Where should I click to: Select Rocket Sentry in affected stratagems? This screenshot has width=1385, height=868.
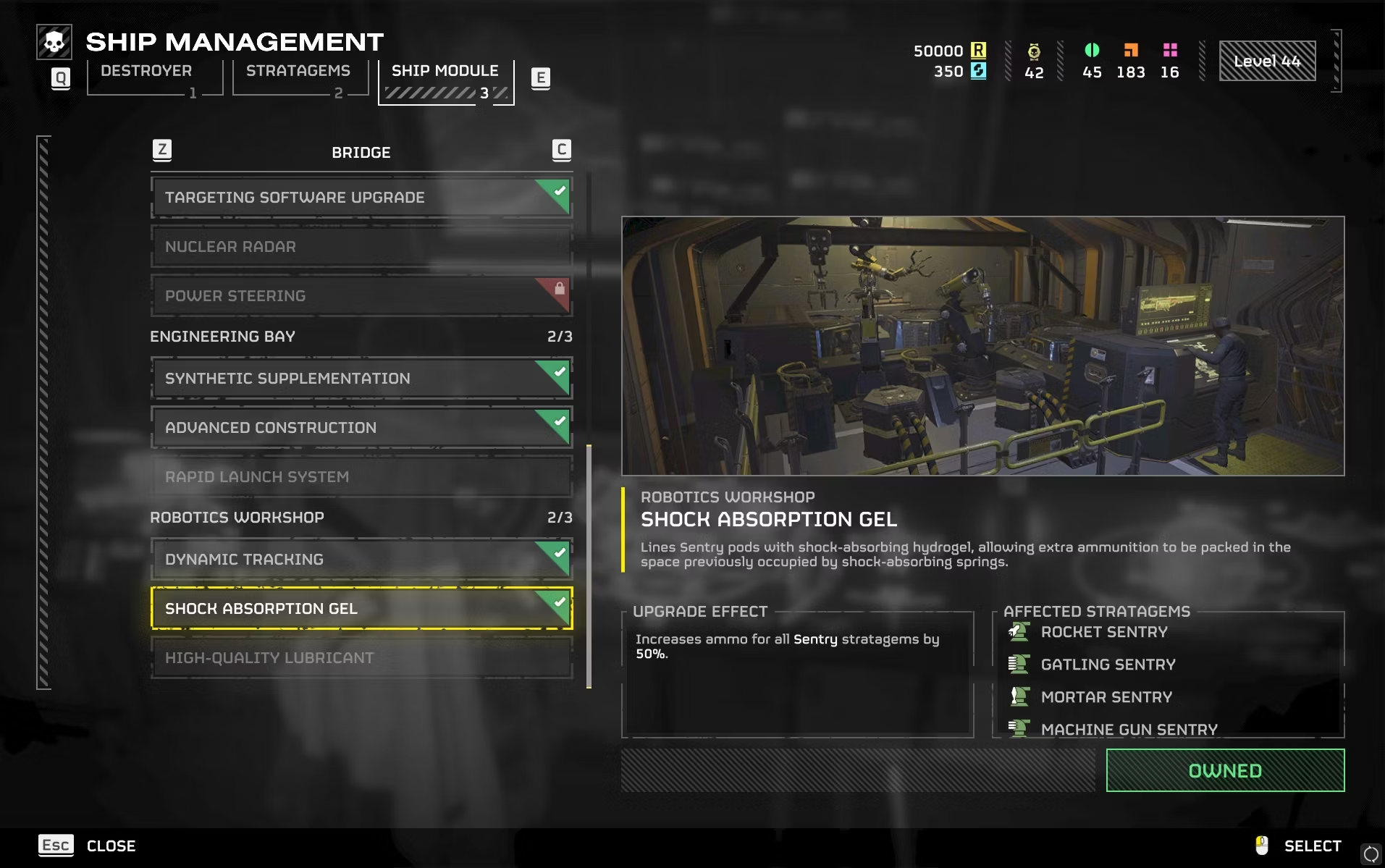tap(1103, 632)
